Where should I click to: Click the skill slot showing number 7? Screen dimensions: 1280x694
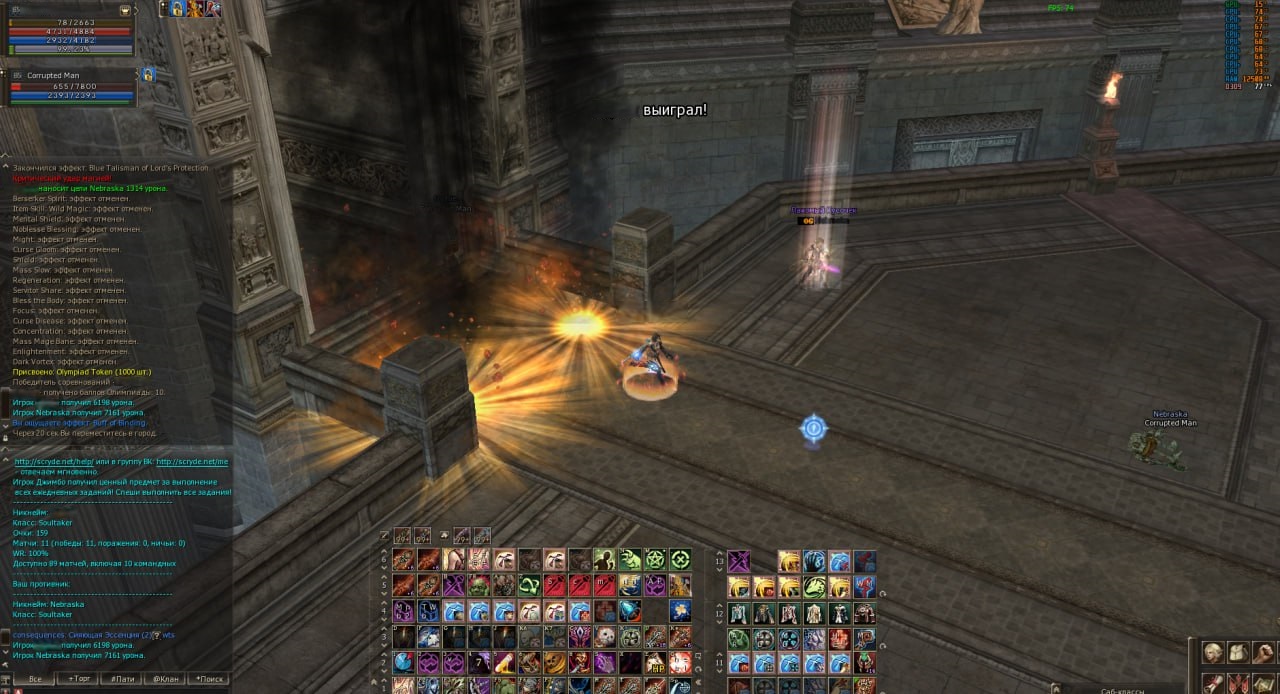coord(479,662)
